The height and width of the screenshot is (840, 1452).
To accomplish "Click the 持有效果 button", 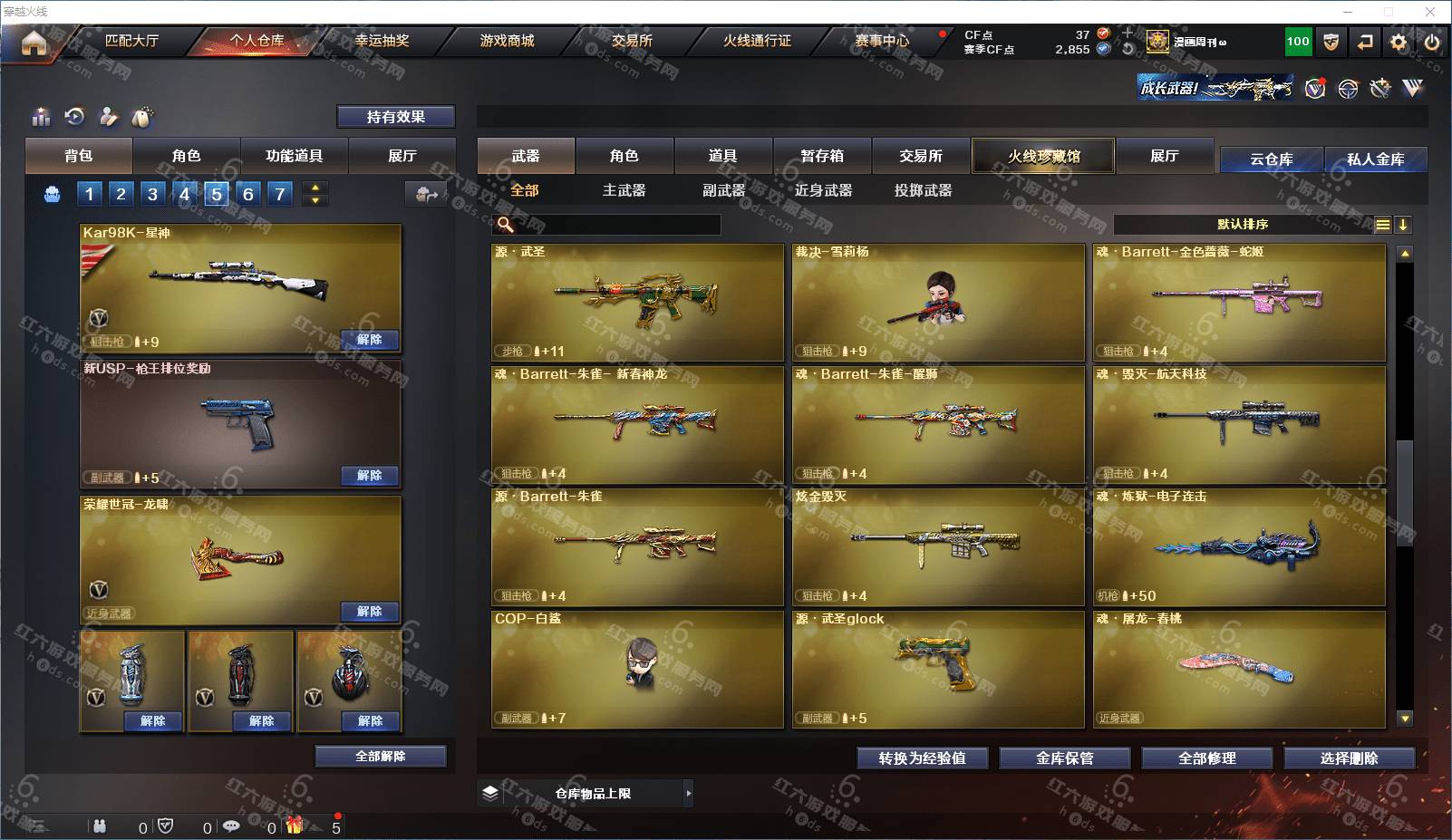I will click(x=396, y=117).
